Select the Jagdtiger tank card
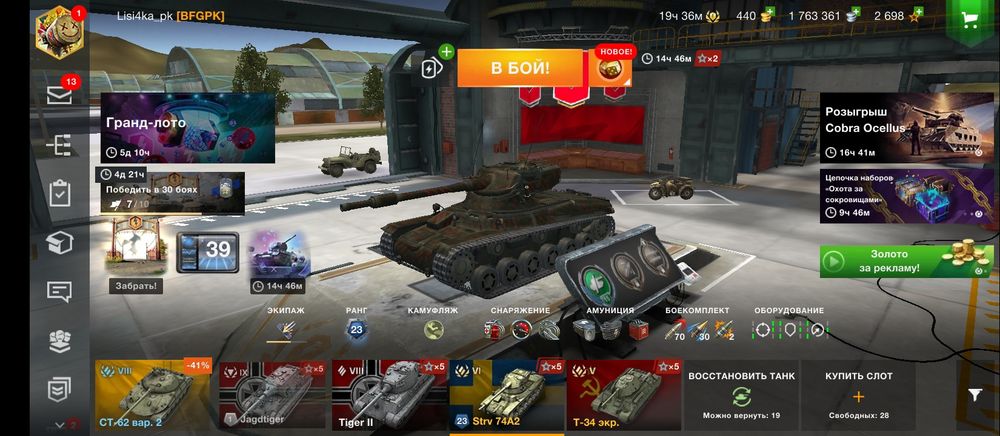The height and width of the screenshot is (436, 1000). pos(273,395)
